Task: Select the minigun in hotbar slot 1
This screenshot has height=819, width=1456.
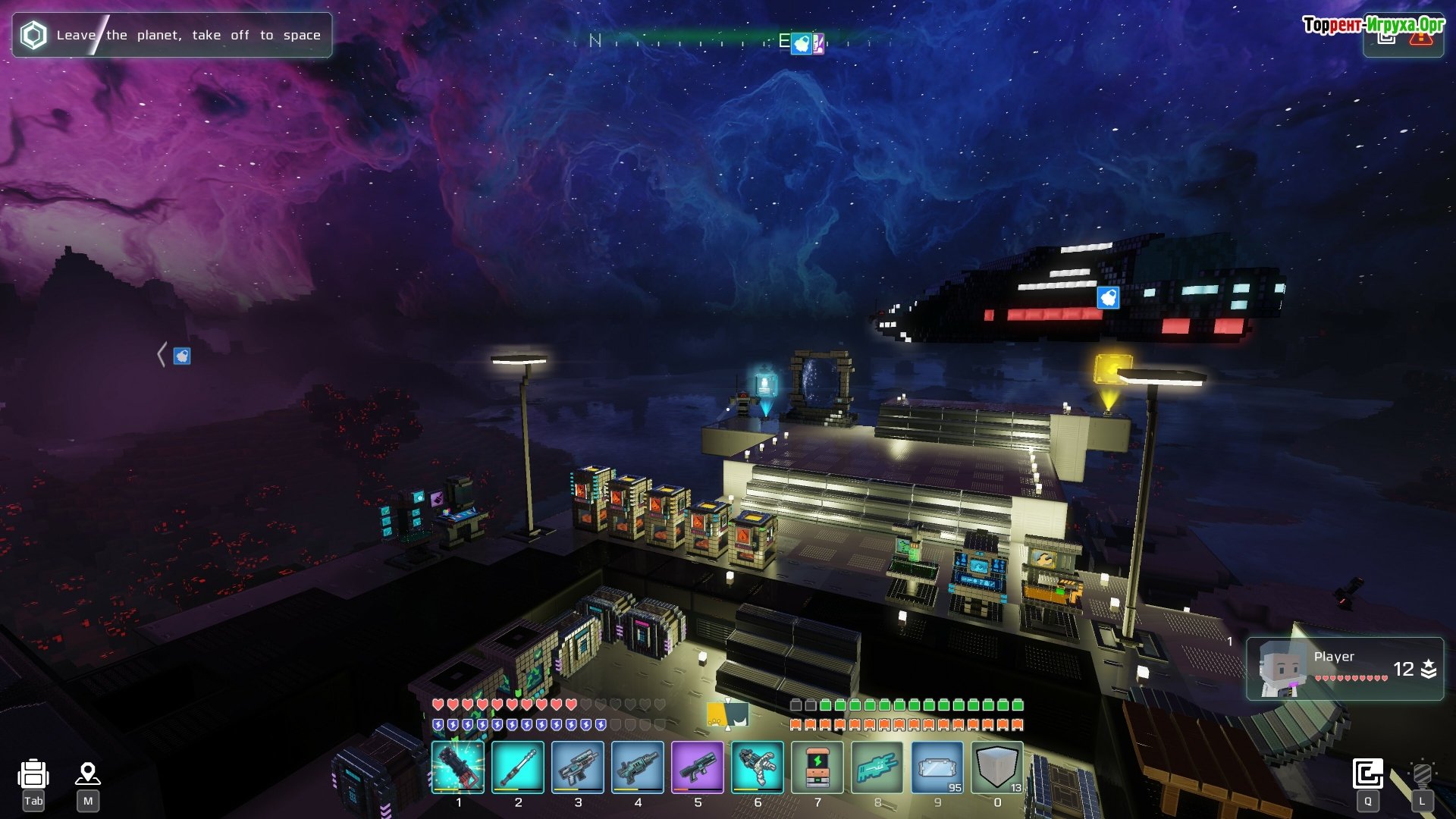Action: pyautogui.click(x=457, y=767)
